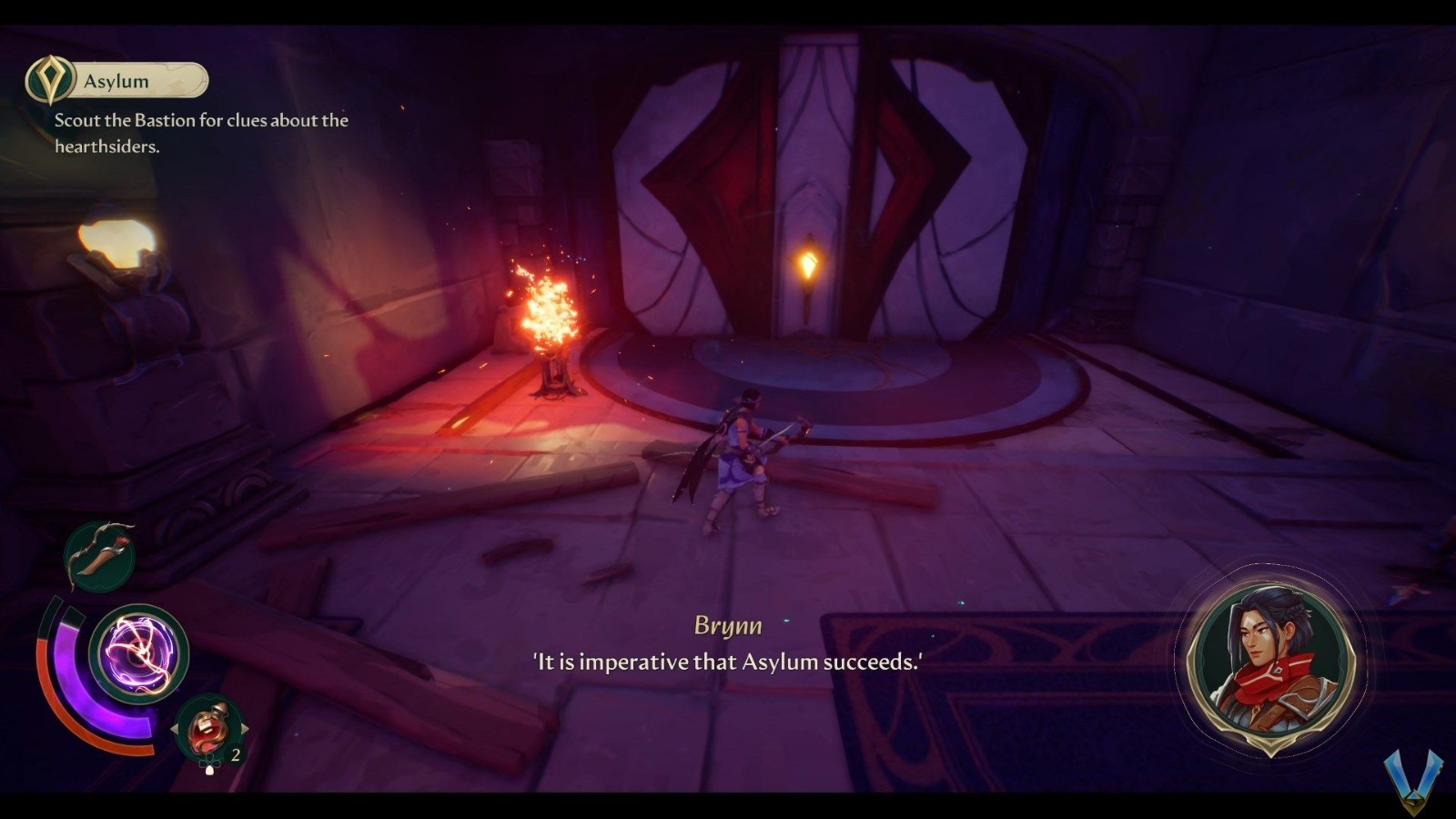Image resolution: width=1456 pixels, height=819 pixels.
Task: Activate the purple energy ability orb
Action: [141, 651]
